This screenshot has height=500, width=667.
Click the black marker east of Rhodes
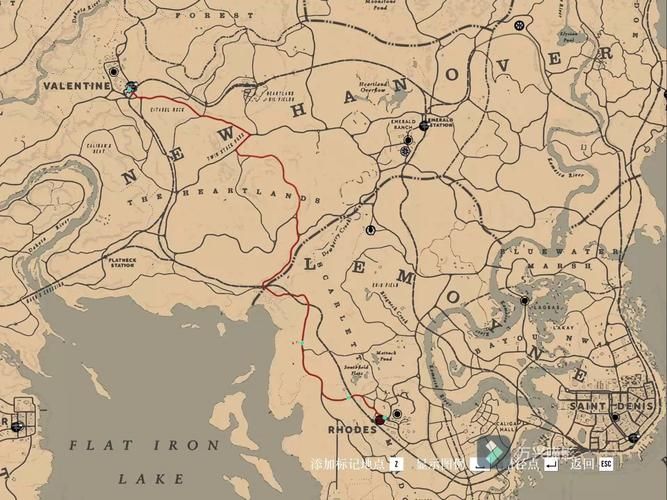(397, 413)
